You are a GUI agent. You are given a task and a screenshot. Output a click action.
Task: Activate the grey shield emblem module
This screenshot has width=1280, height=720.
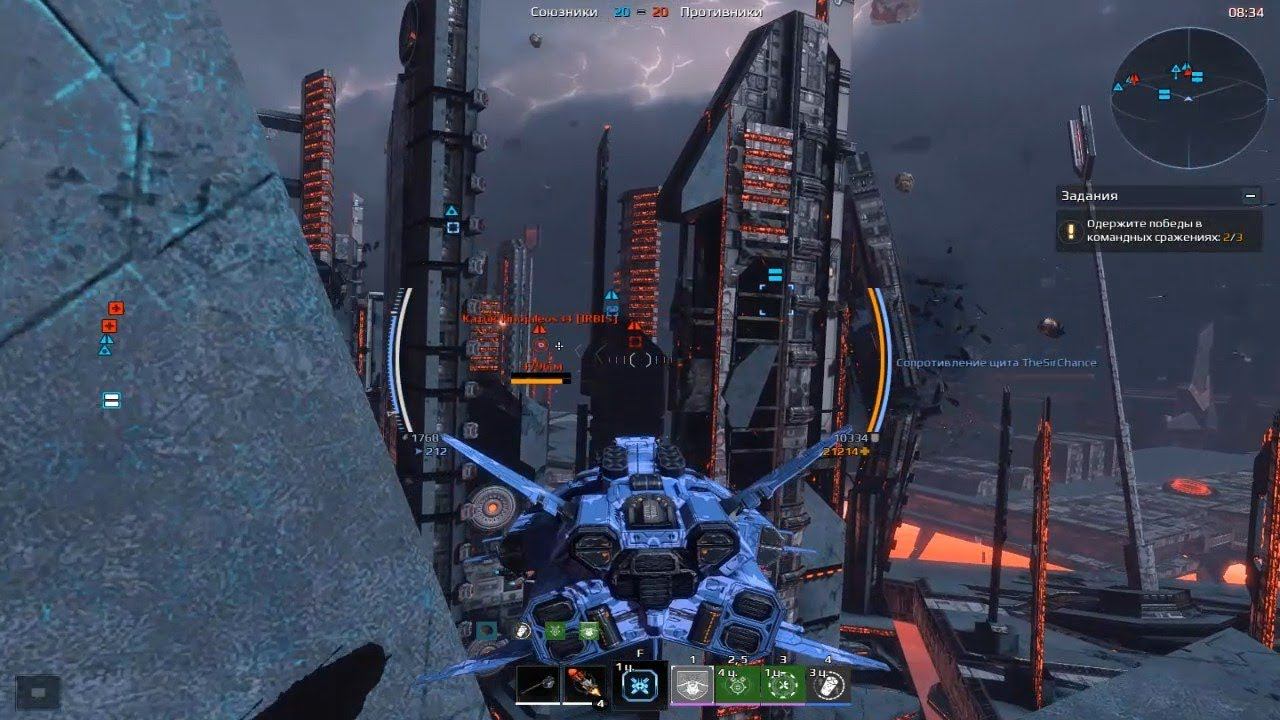(692, 686)
